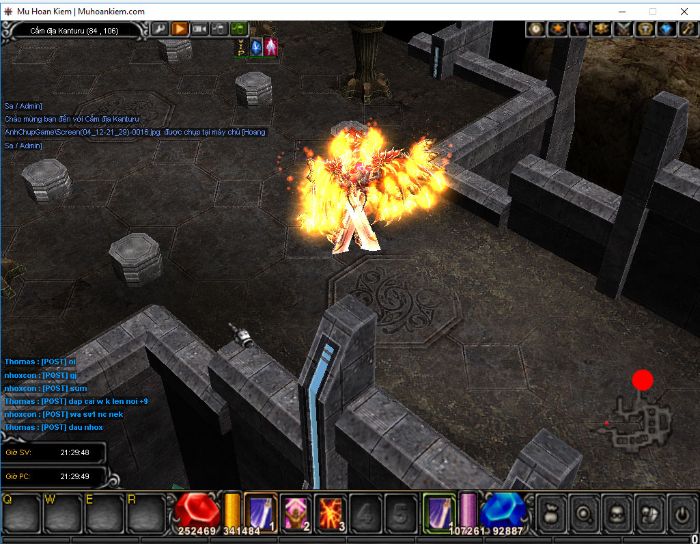Activate skill slot 2 on hotbar
Viewport: 700px width, 544px height.
click(296, 511)
